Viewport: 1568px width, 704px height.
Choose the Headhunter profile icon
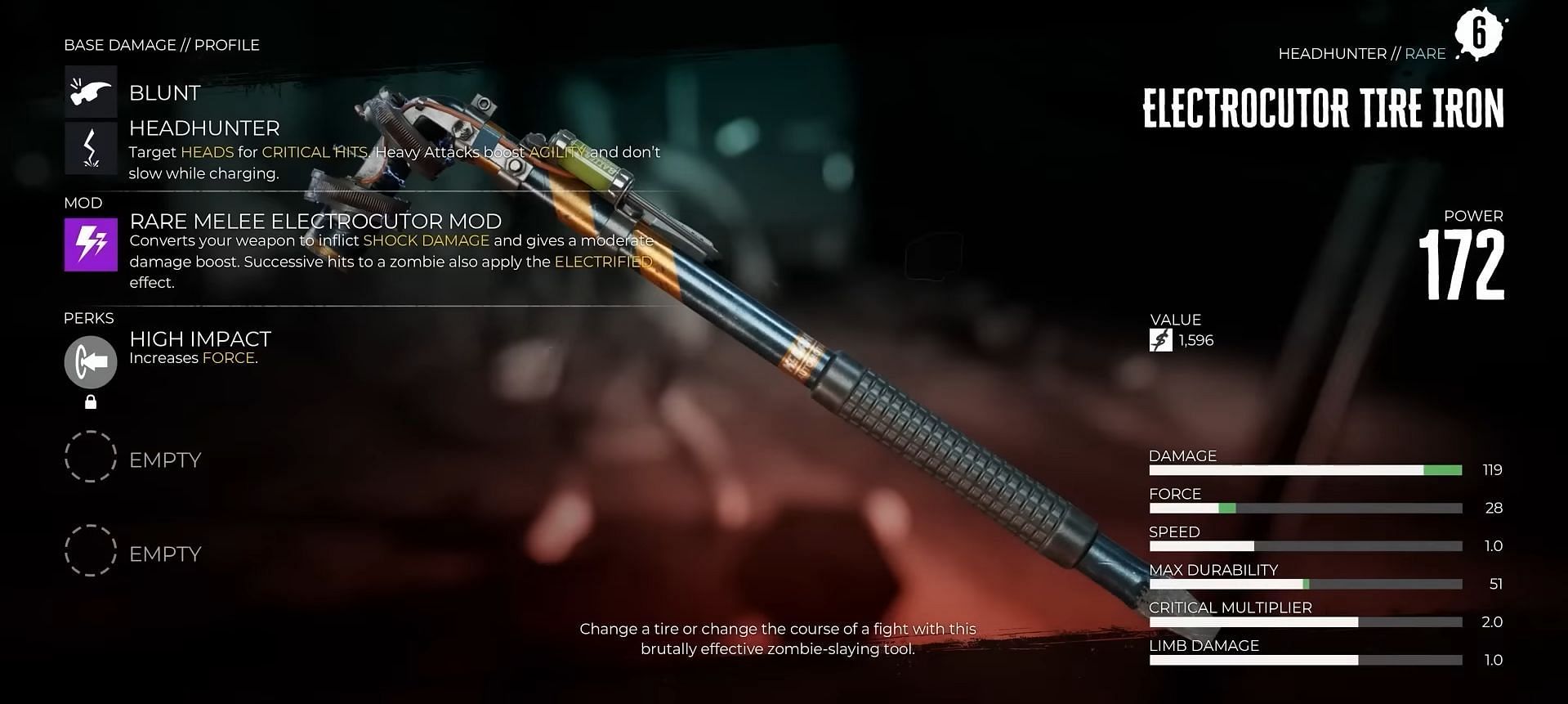(91, 148)
